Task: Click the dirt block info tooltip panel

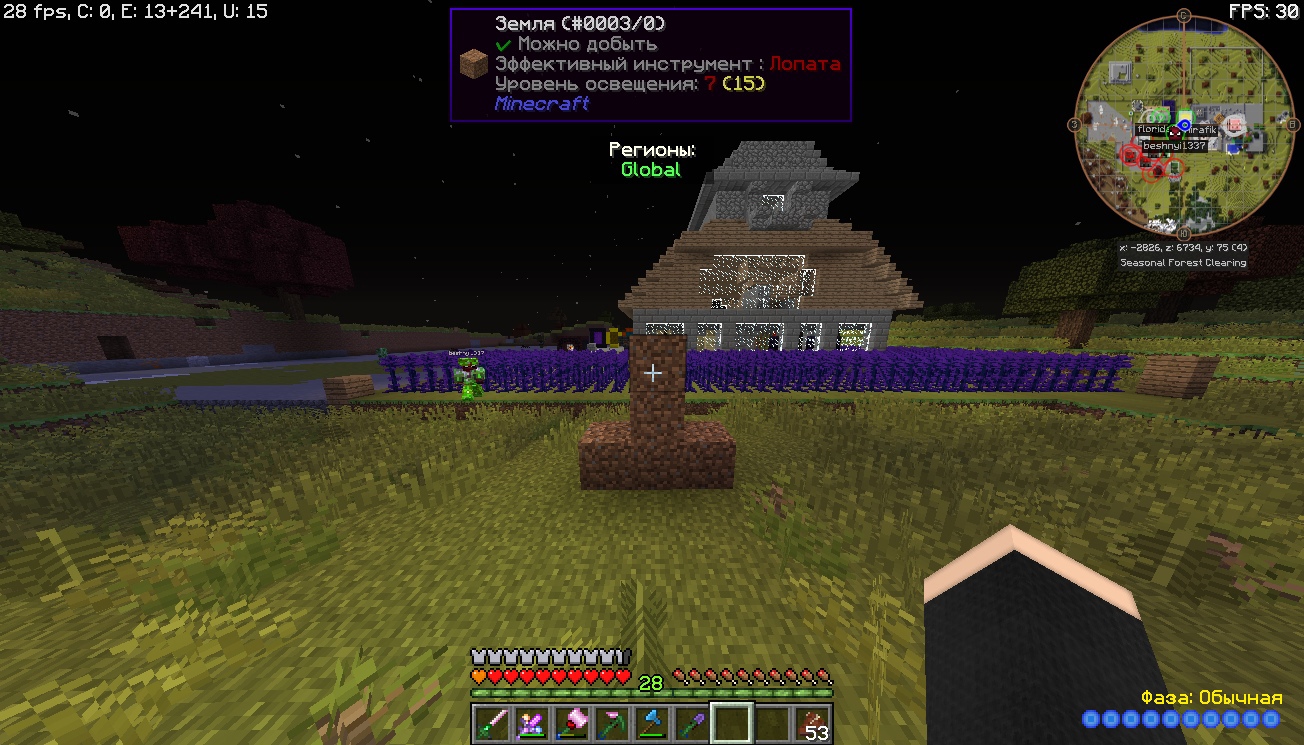Action: [x=650, y=65]
